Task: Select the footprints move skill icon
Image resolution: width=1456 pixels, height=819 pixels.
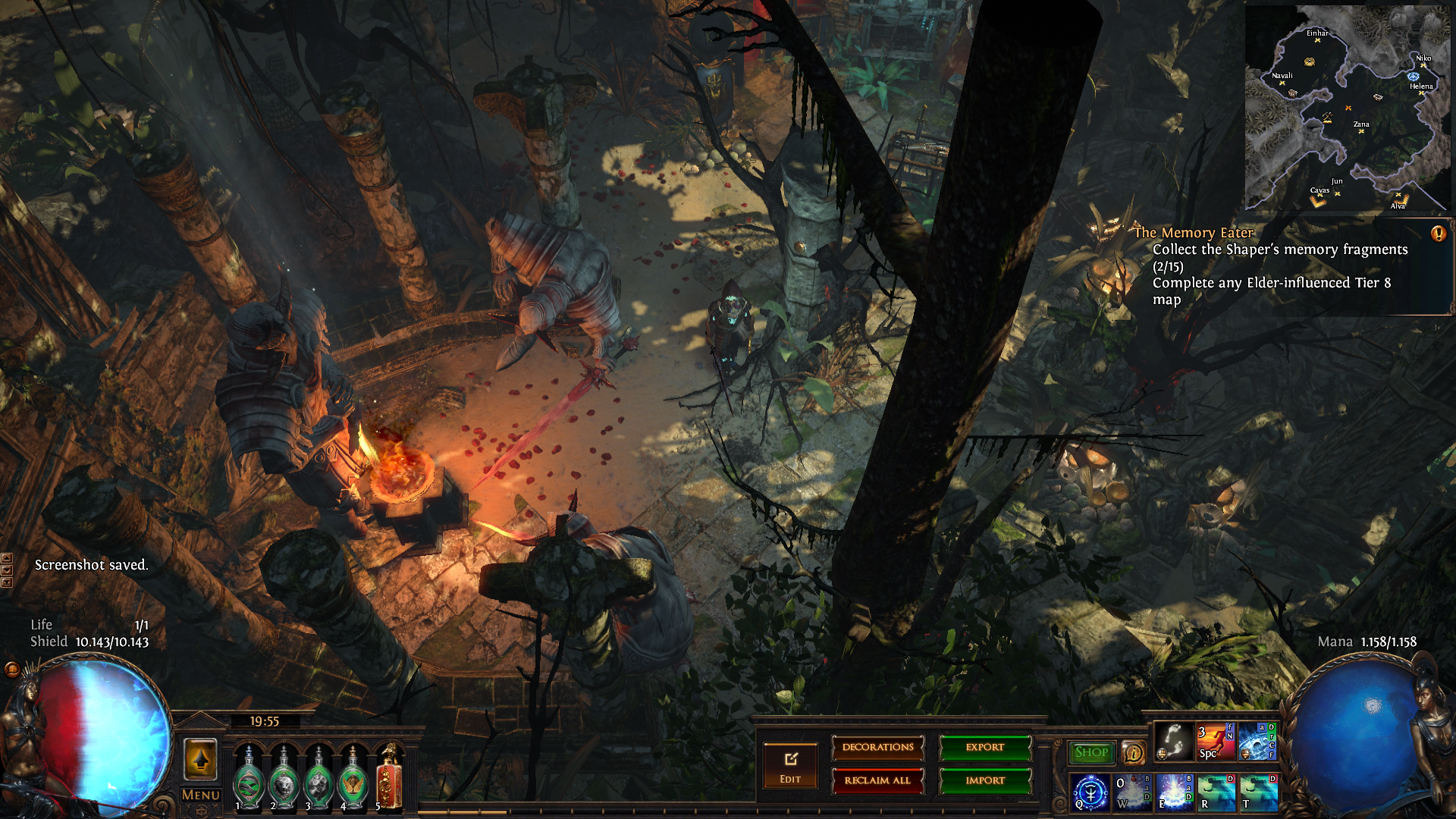Action: coord(1173,742)
